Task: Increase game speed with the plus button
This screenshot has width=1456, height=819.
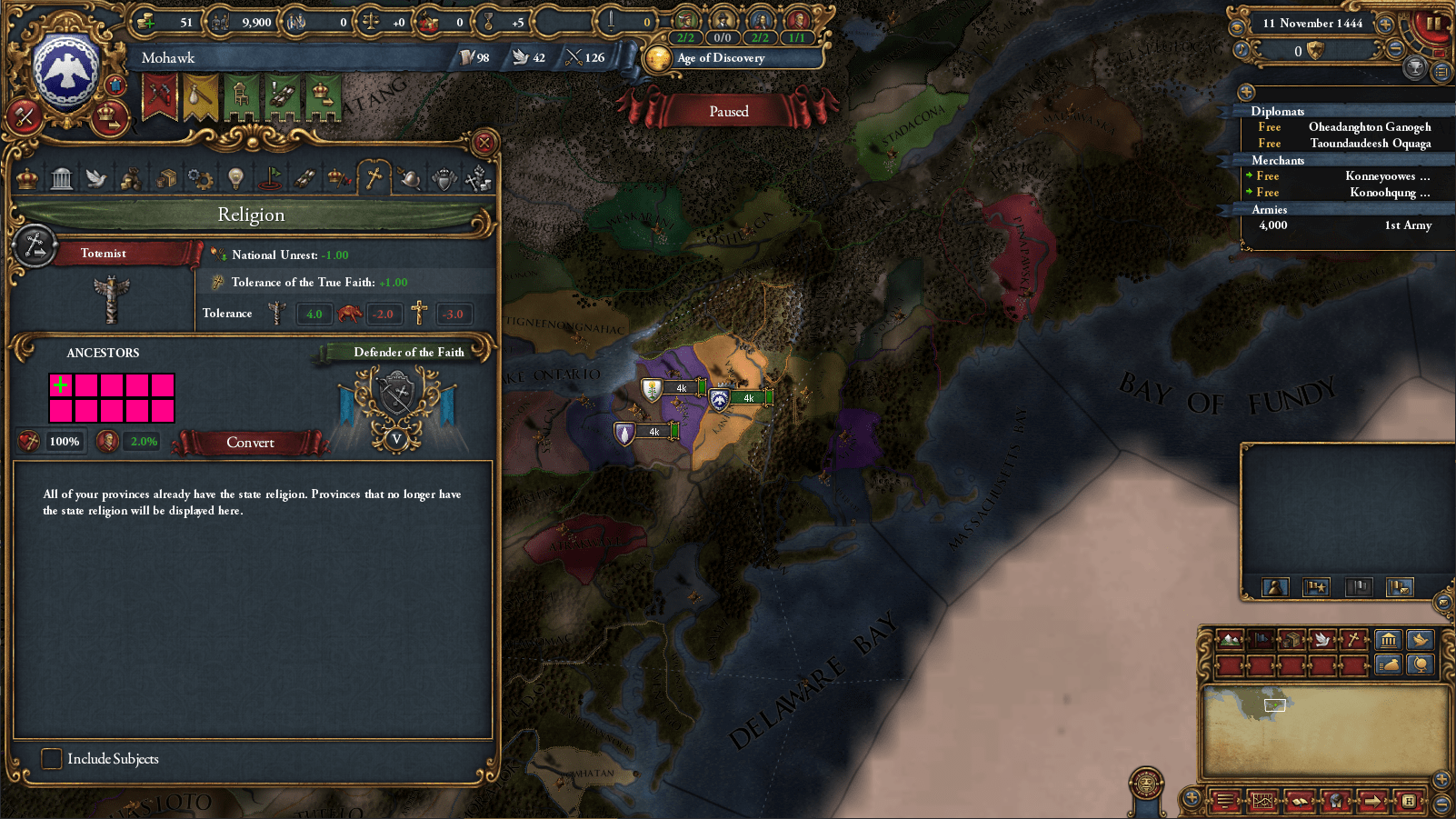Action: pyautogui.click(x=1385, y=24)
